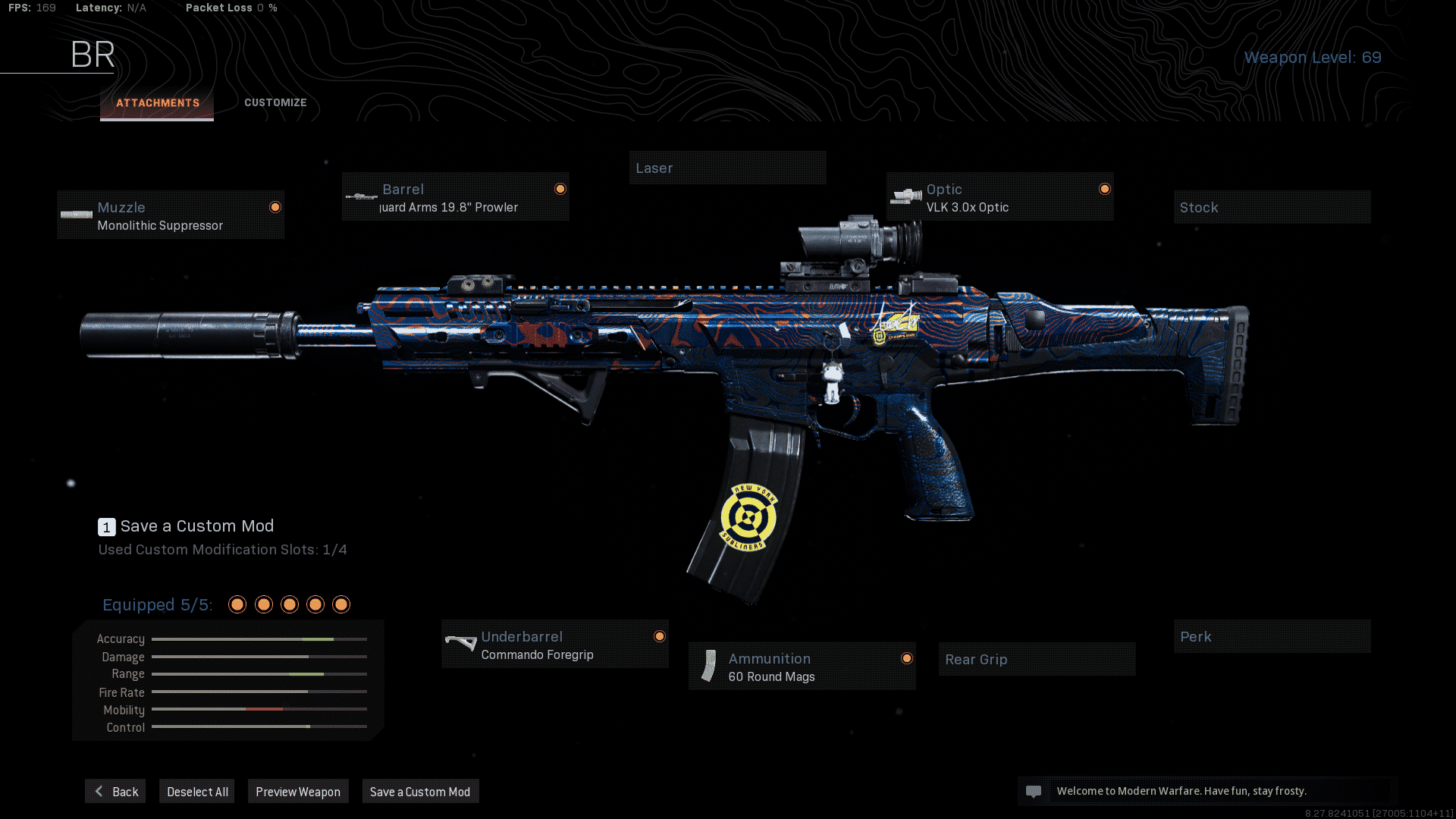Preview the weapon
Image resolution: width=1456 pixels, height=819 pixels.
tap(298, 792)
